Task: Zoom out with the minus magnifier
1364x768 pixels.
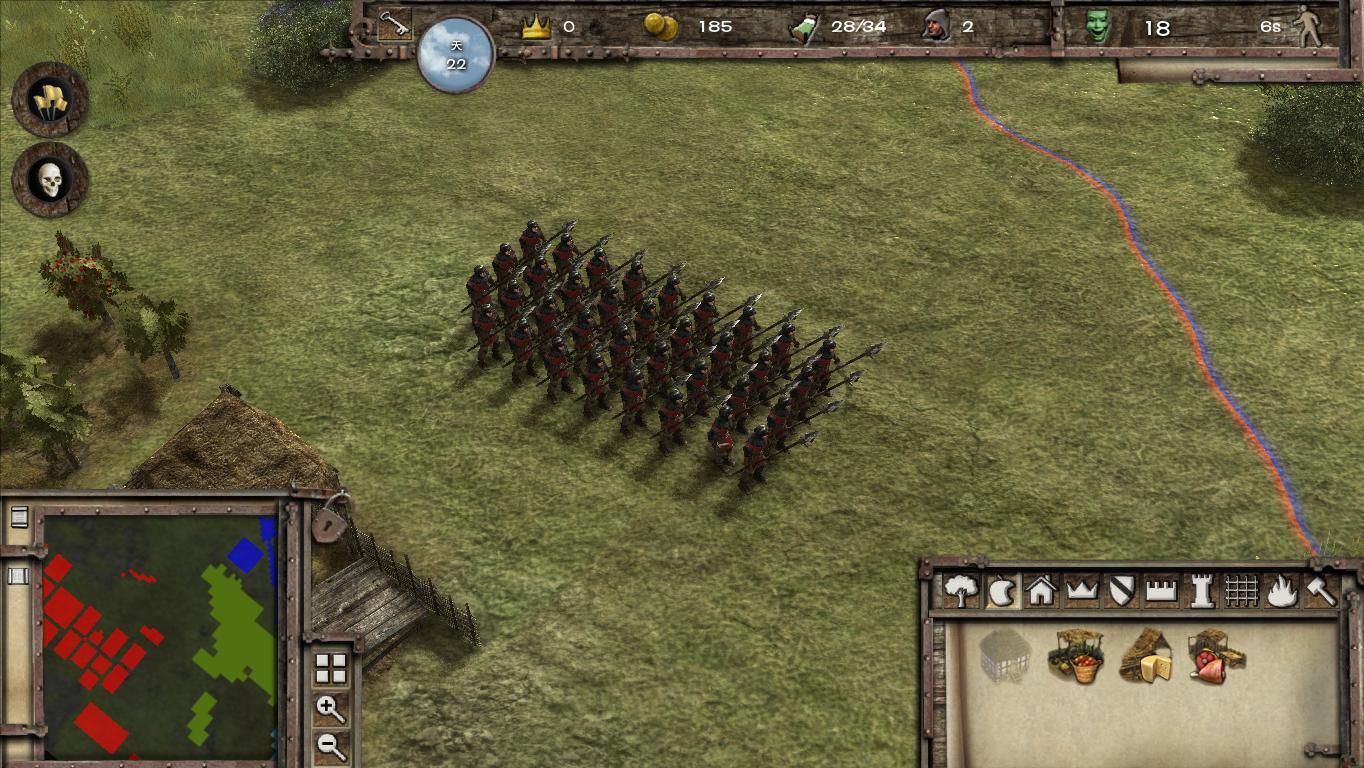Action: click(x=330, y=744)
